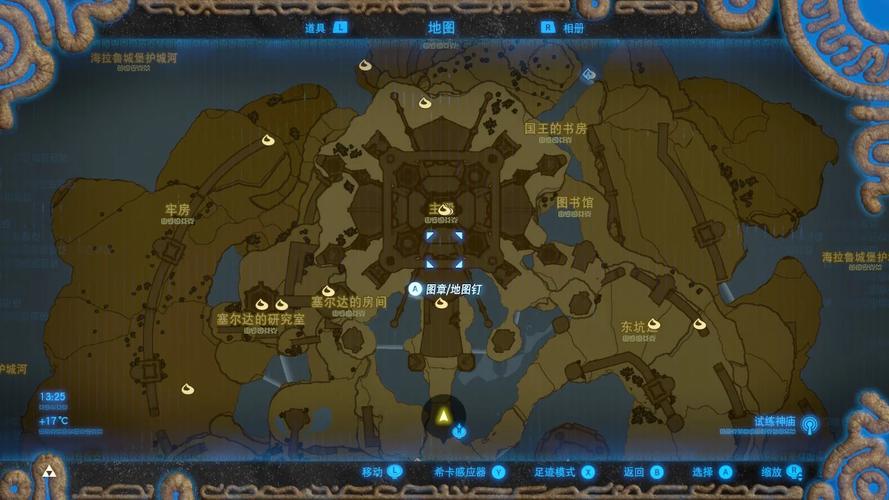Select the 国王的书房 map label

(x=555, y=129)
